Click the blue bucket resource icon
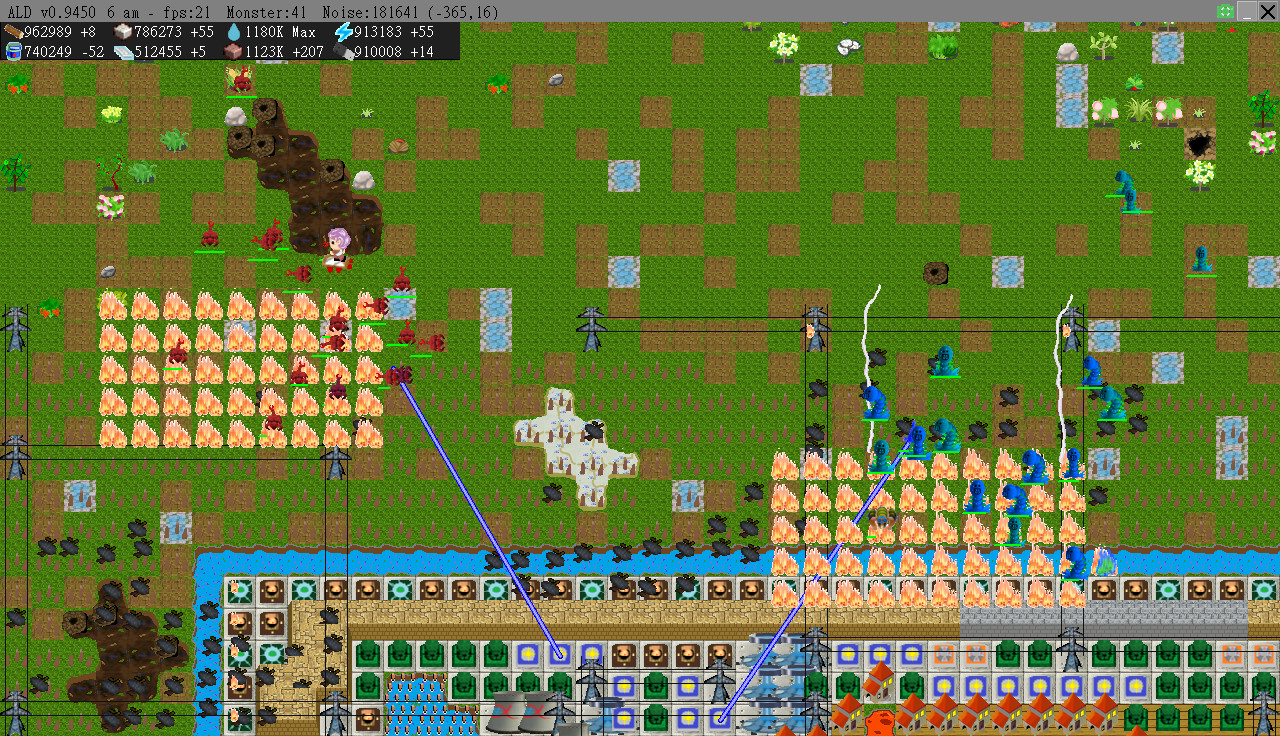 pos(13,50)
